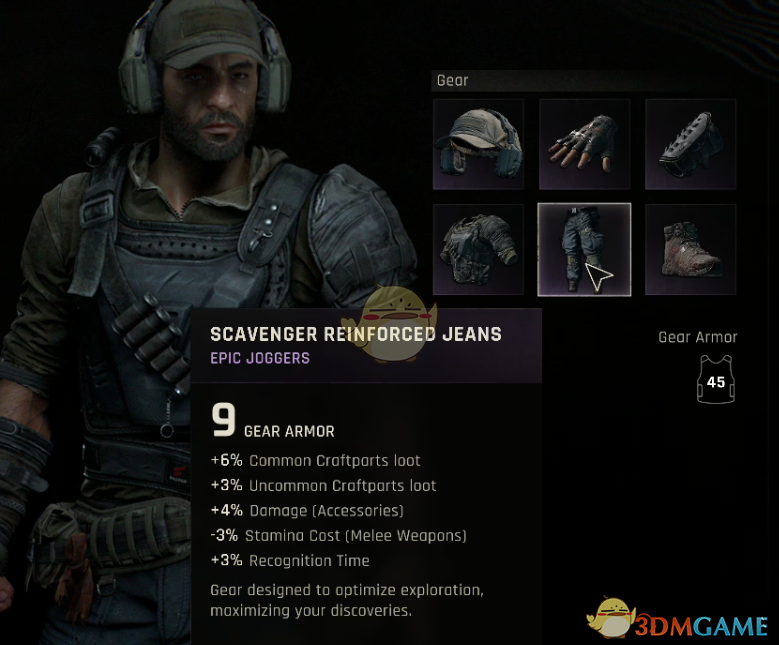
Task: Open the tactical shirt gear slot
Action: pos(478,250)
